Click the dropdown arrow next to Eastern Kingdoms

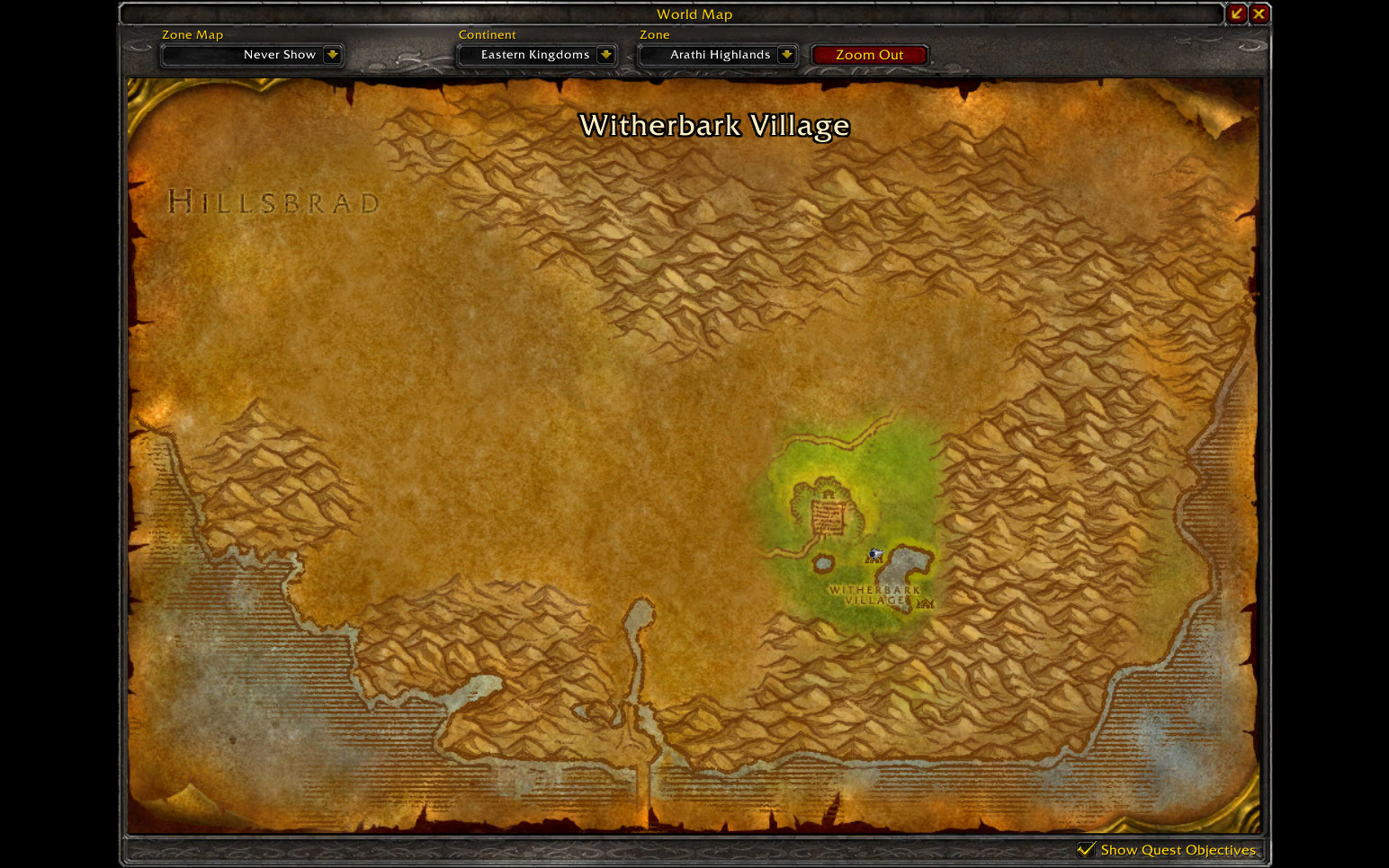point(608,55)
